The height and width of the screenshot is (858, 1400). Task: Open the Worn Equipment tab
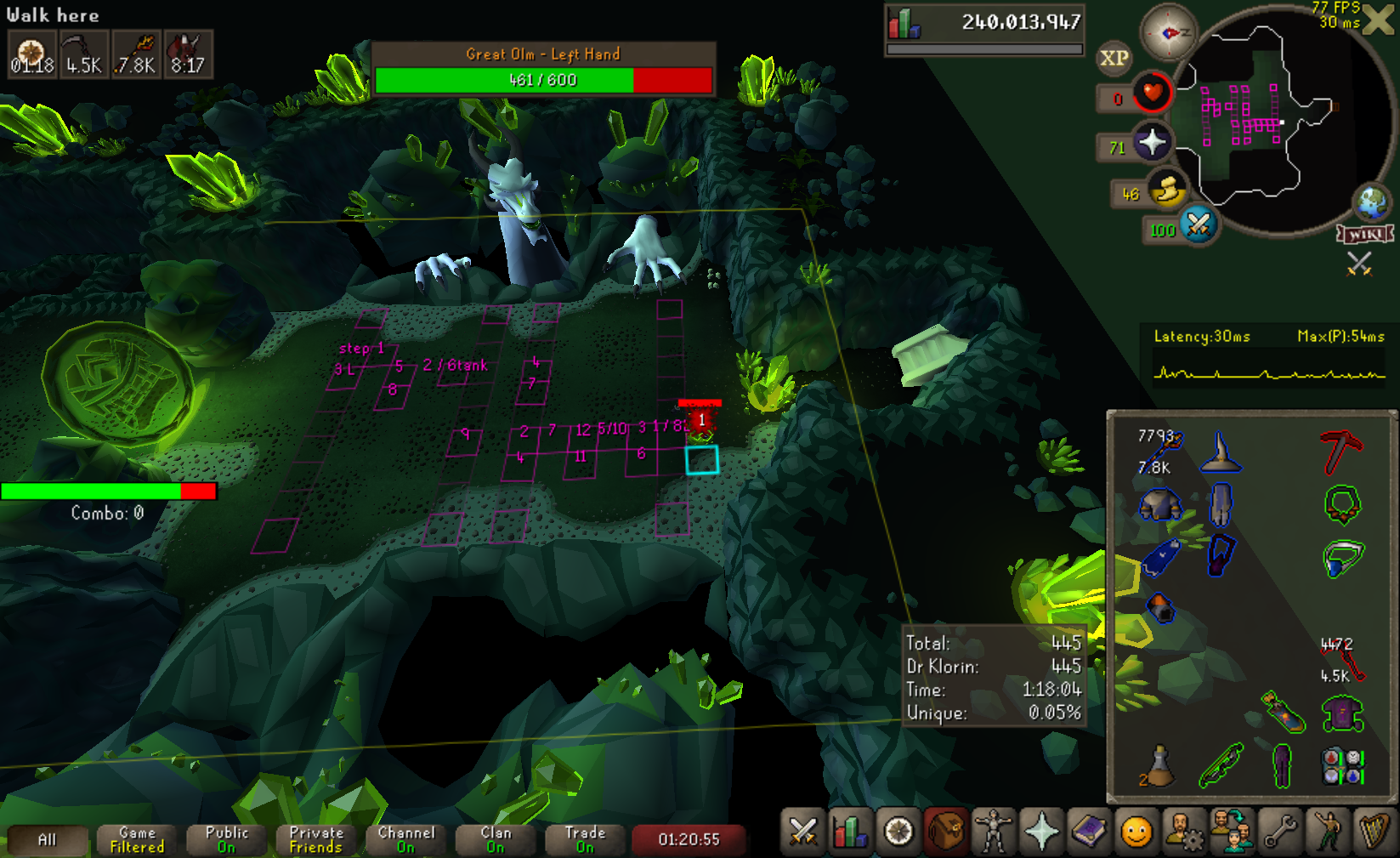click(994, 832)
